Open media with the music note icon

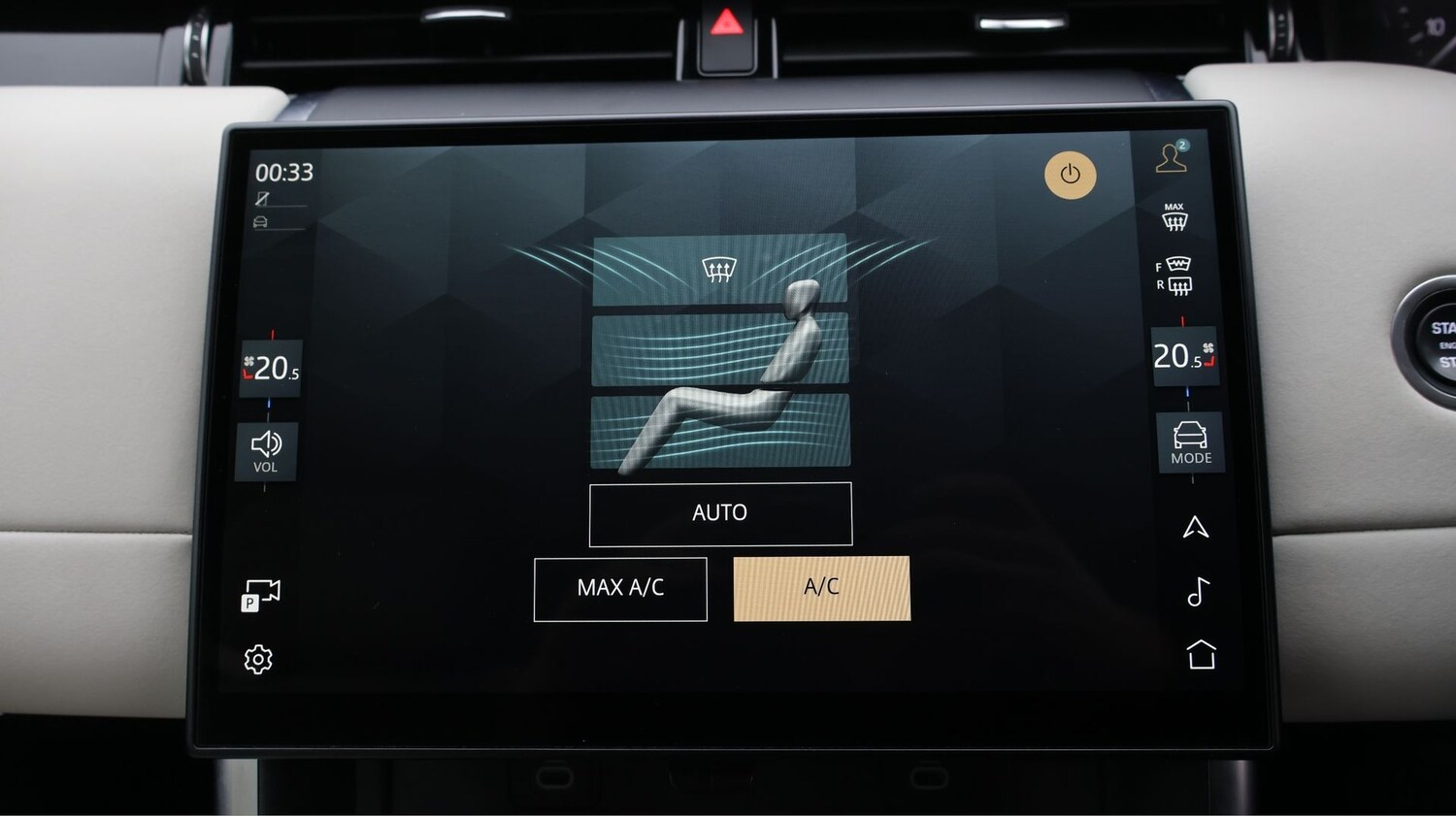(1198, 592)
